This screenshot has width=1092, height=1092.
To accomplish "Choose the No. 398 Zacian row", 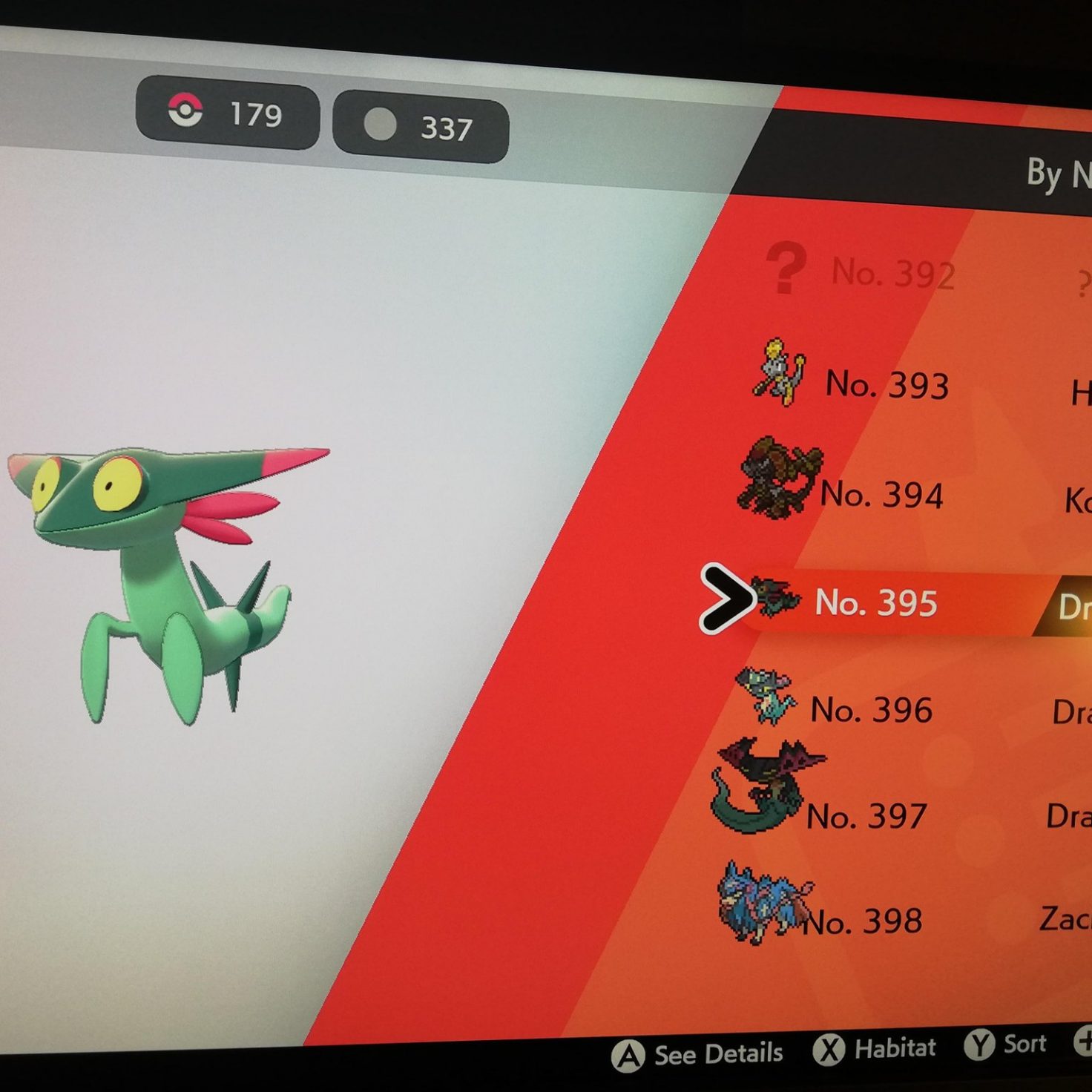I will tap(863, 921).
